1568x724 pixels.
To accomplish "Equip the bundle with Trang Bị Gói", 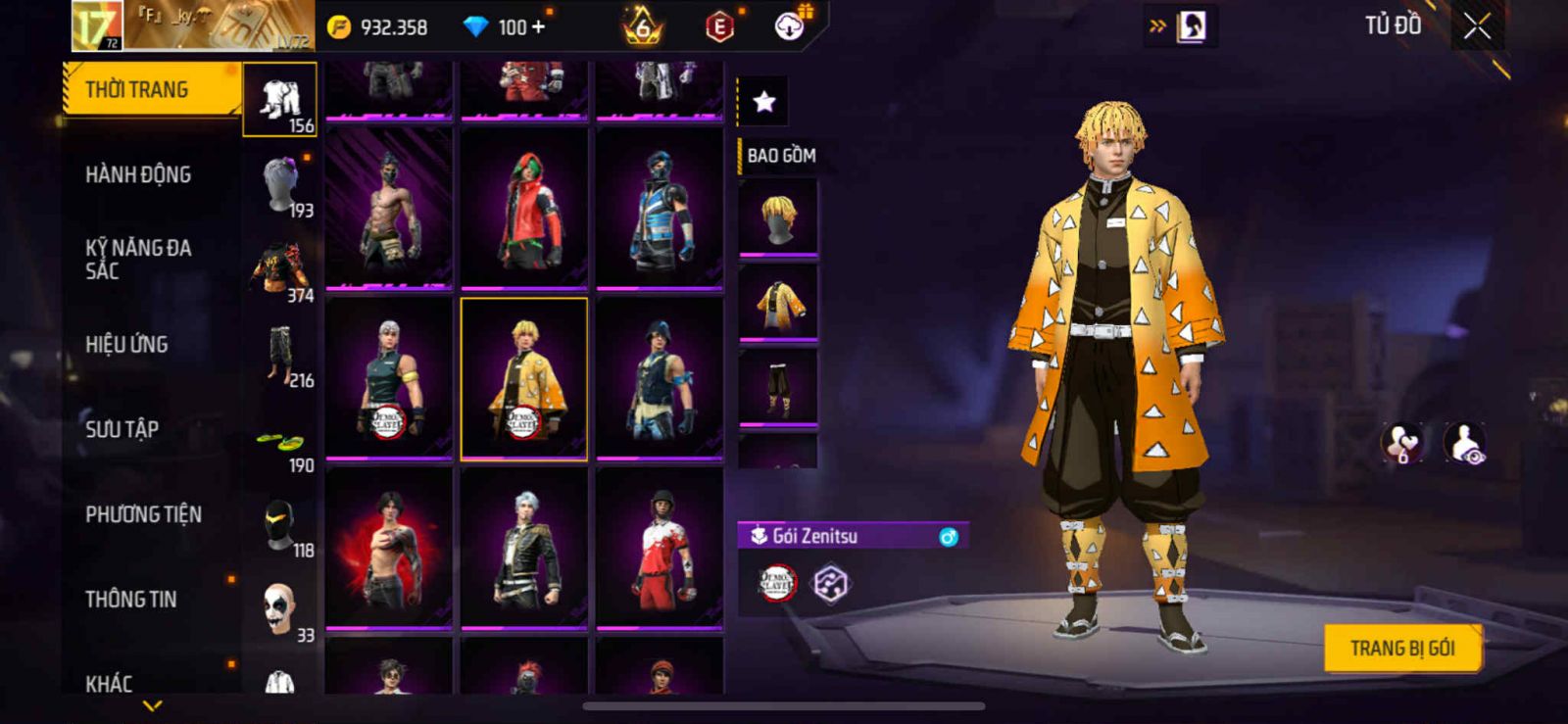I will coord(1401,649).
